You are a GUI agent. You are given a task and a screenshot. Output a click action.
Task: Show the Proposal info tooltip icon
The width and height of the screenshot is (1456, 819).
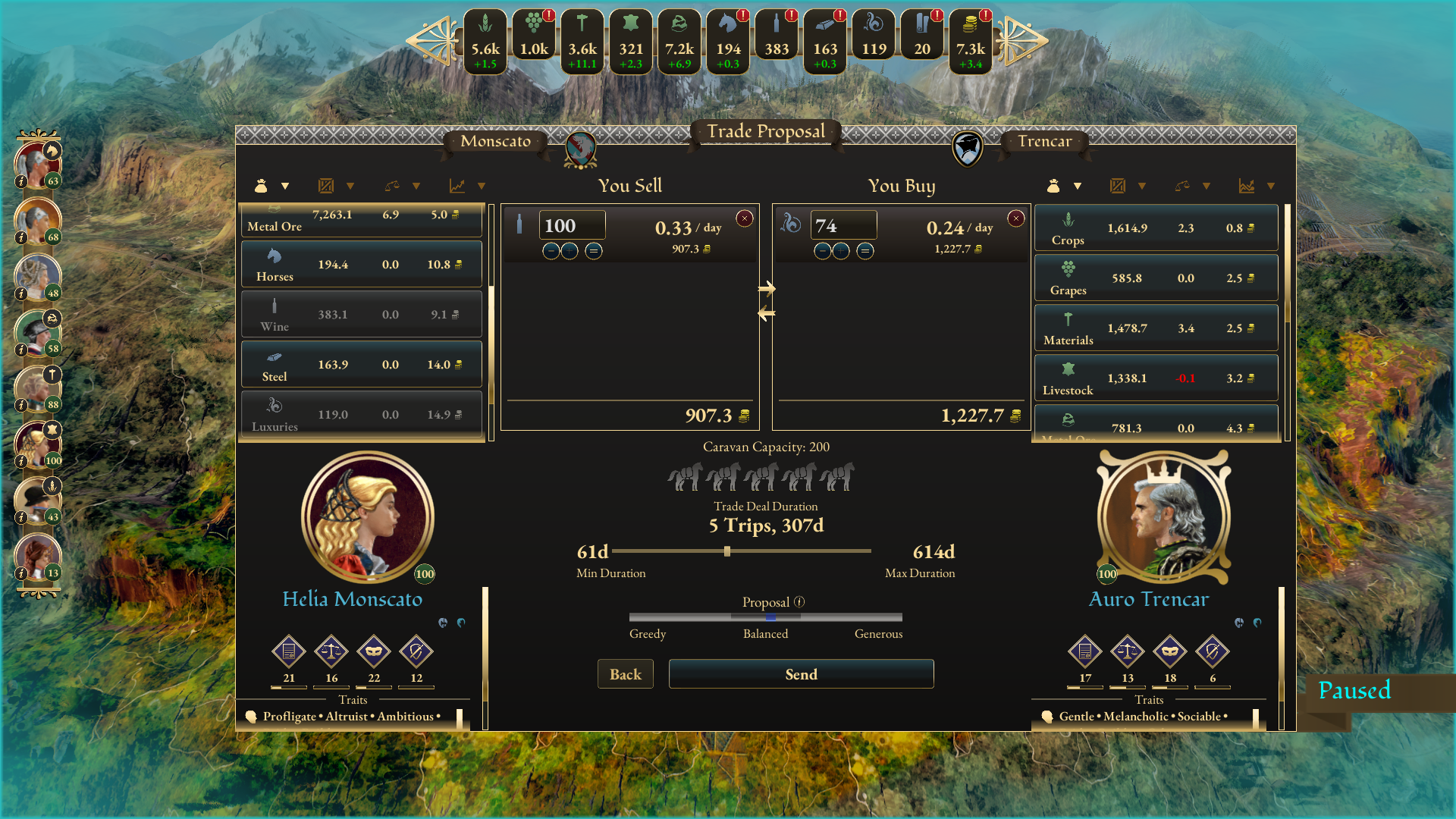point(799,602)
